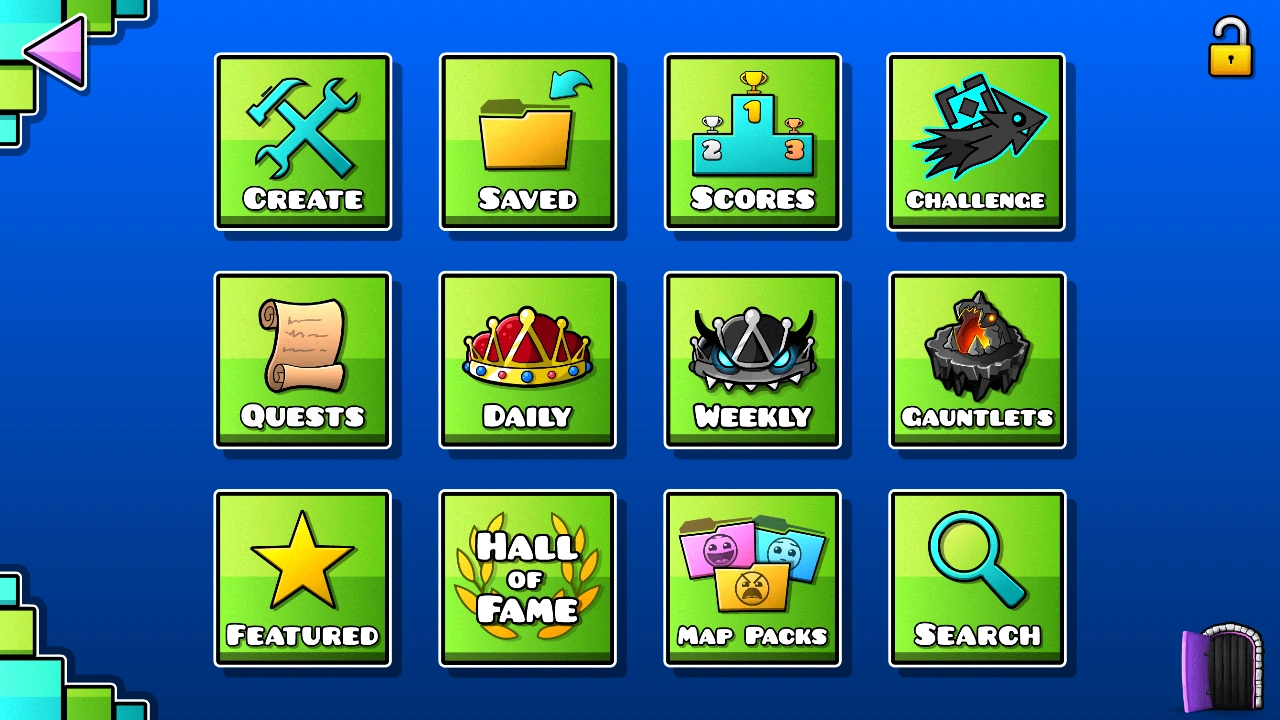This screenshot has height=720, width=1280.
Task: Open the Weekly demon level
Action: (753, 358)
